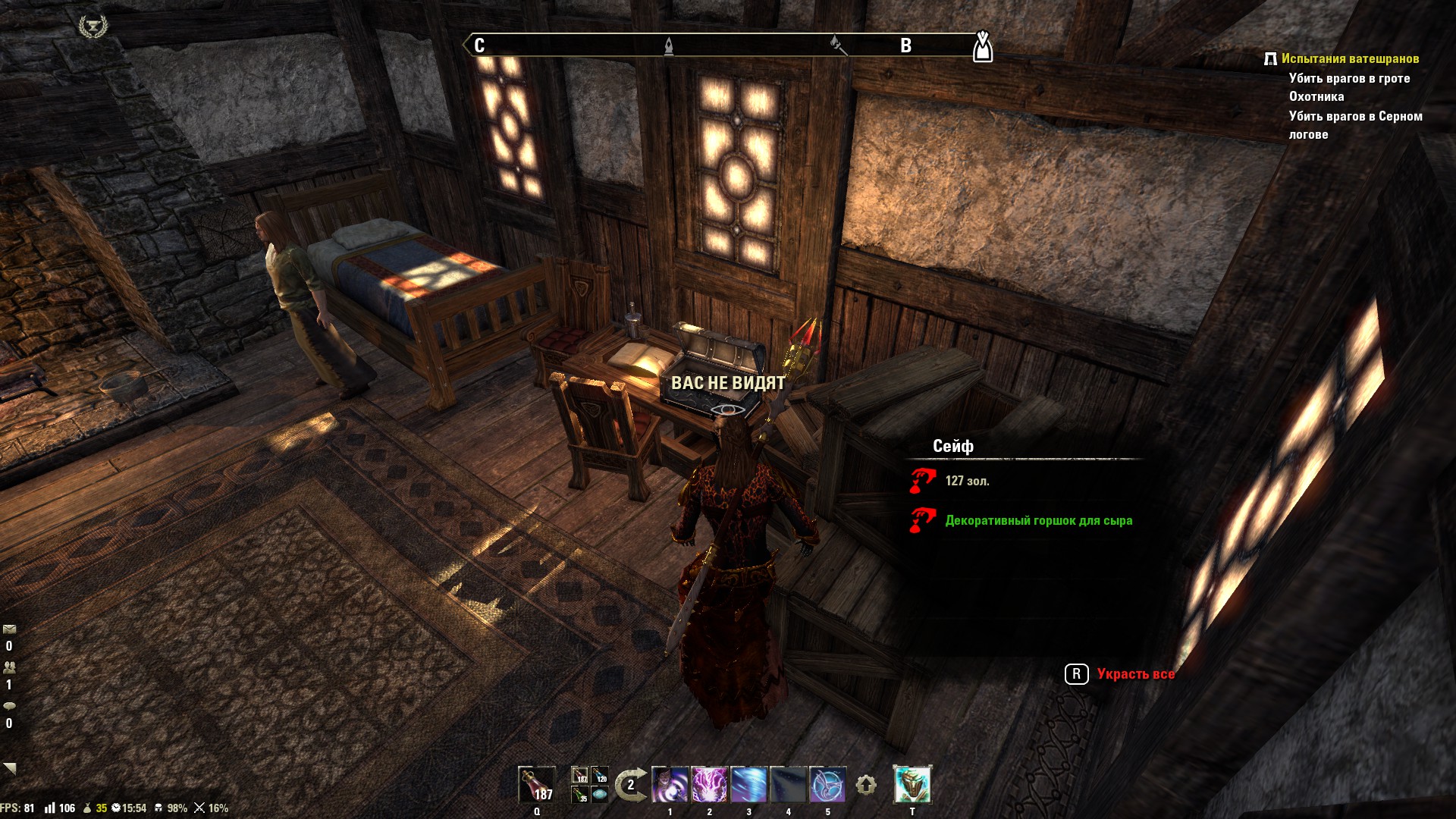Open mail via the envelope icon

(9, 629)
